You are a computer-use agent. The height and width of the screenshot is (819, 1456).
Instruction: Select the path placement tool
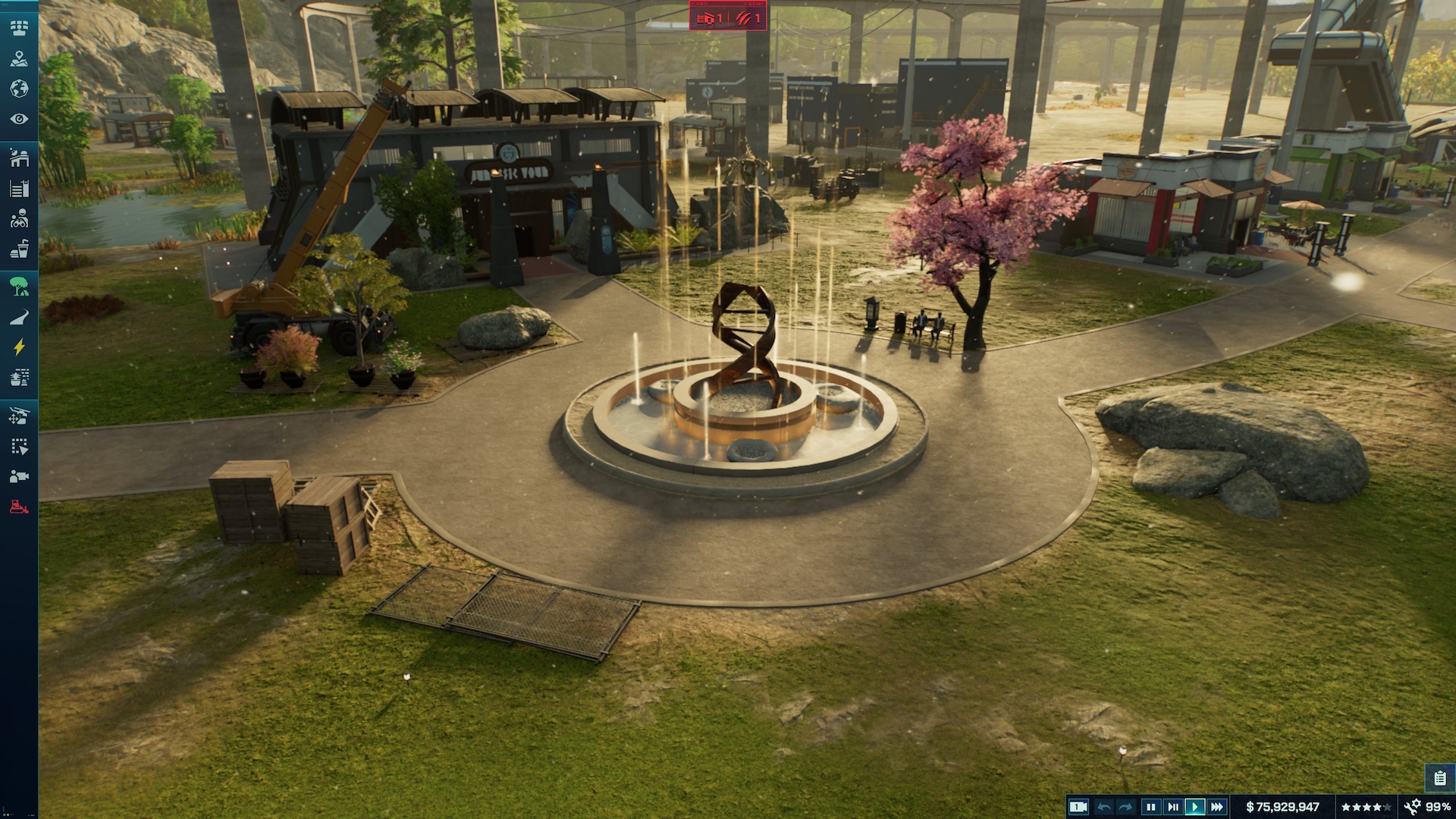click(x=19, y=317)
